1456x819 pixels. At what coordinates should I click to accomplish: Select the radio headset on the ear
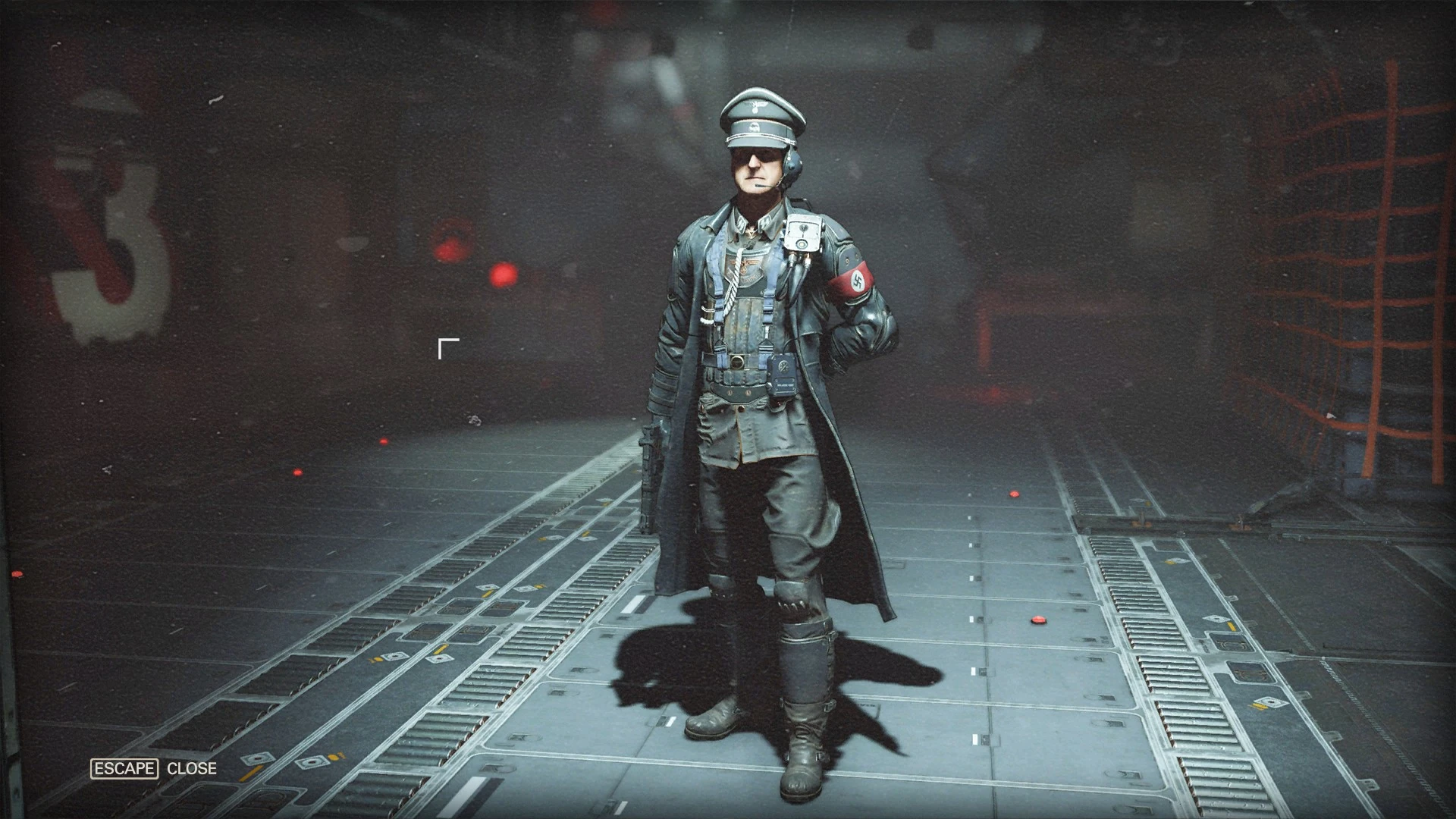[791, 163]
